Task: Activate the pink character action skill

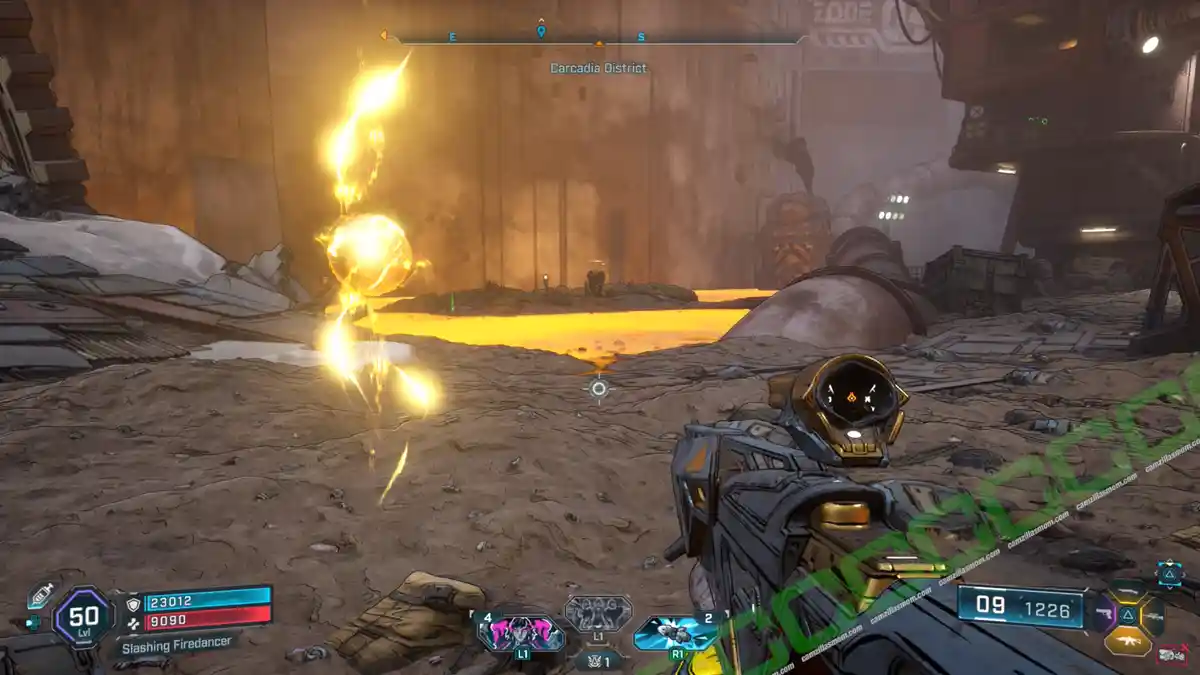Action: pyautogui.click(x=520, y=634)
